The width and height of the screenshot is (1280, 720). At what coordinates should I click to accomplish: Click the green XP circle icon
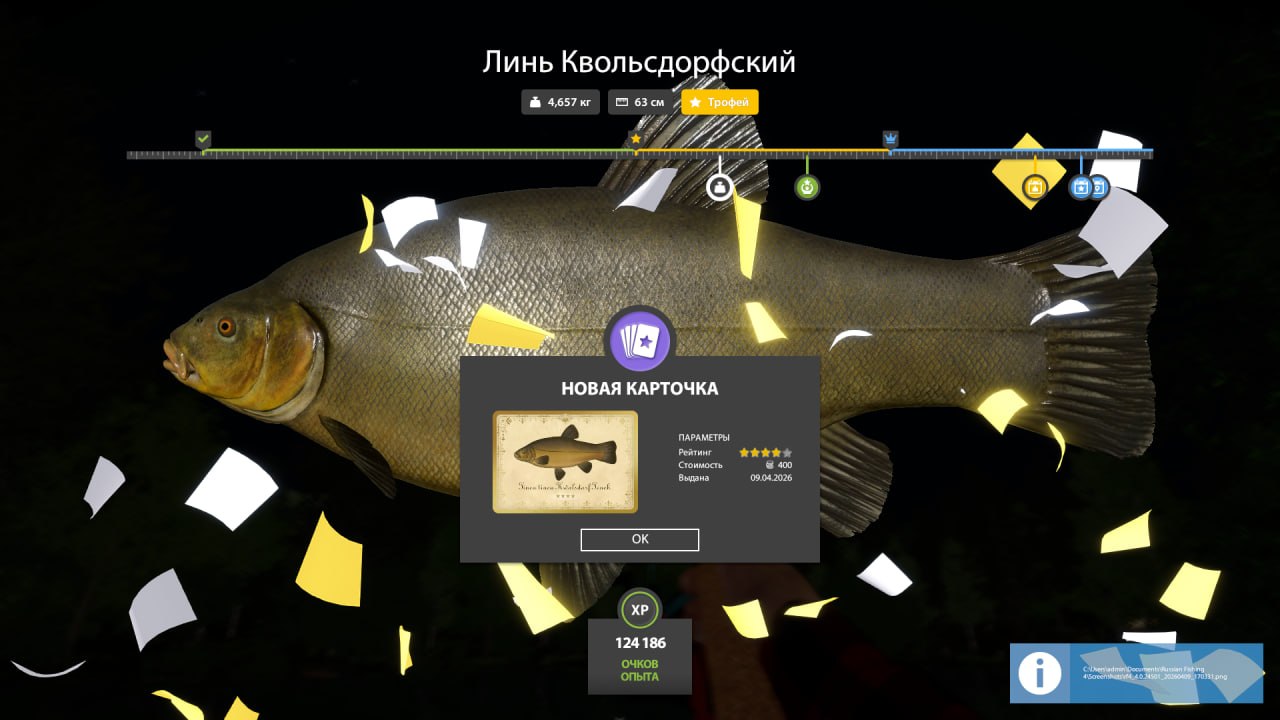pos(640,608)
